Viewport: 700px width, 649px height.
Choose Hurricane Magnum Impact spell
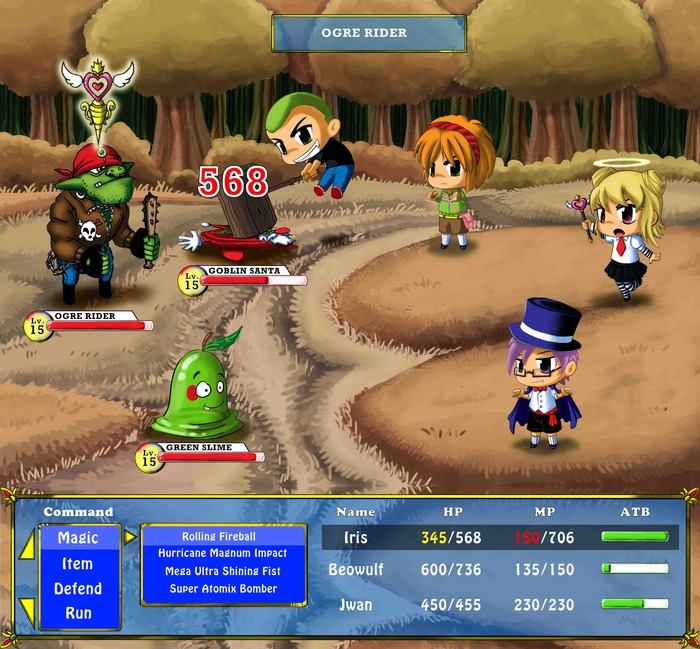[222, 554]
